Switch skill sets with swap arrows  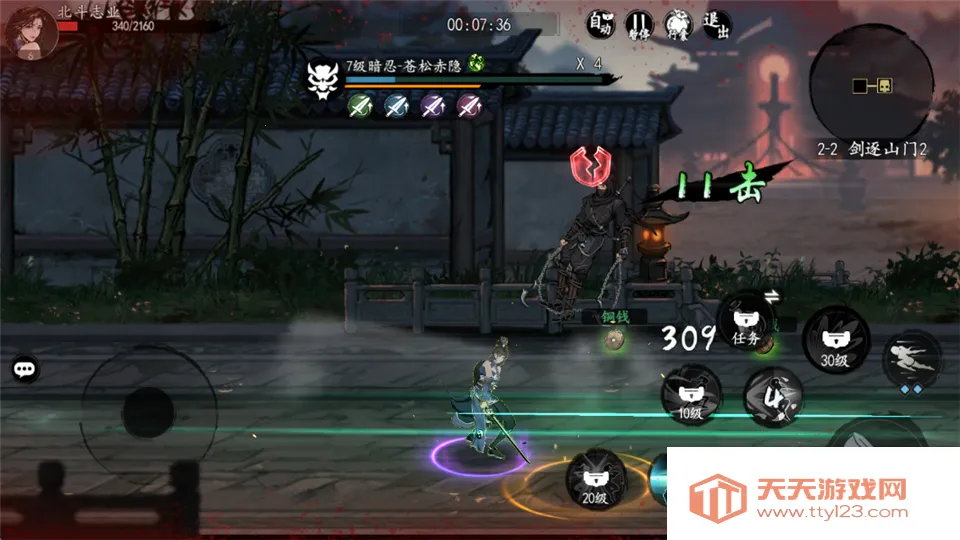772,296
